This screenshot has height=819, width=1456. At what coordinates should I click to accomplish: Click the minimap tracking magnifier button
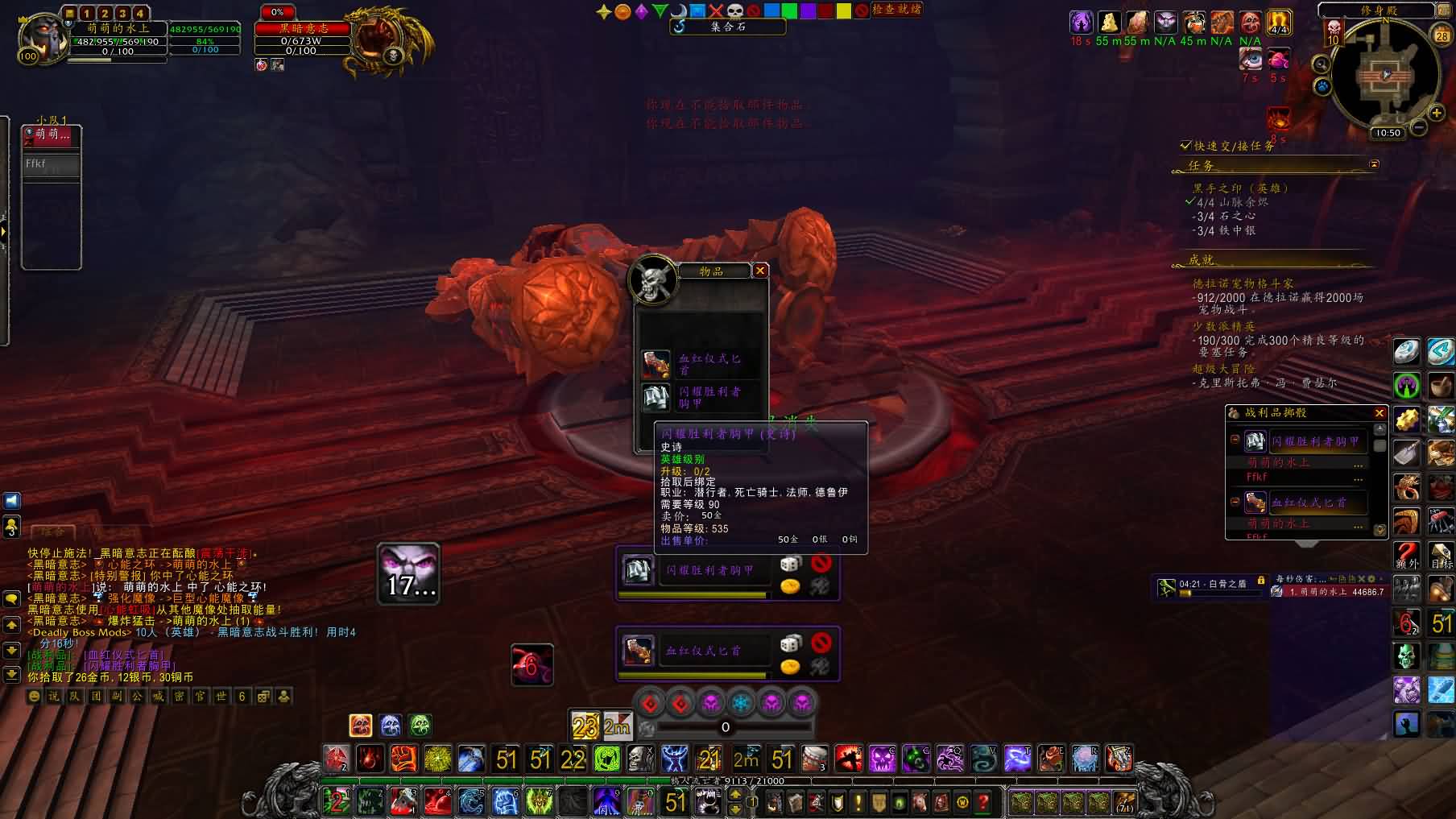click(x=1321, y=64)
